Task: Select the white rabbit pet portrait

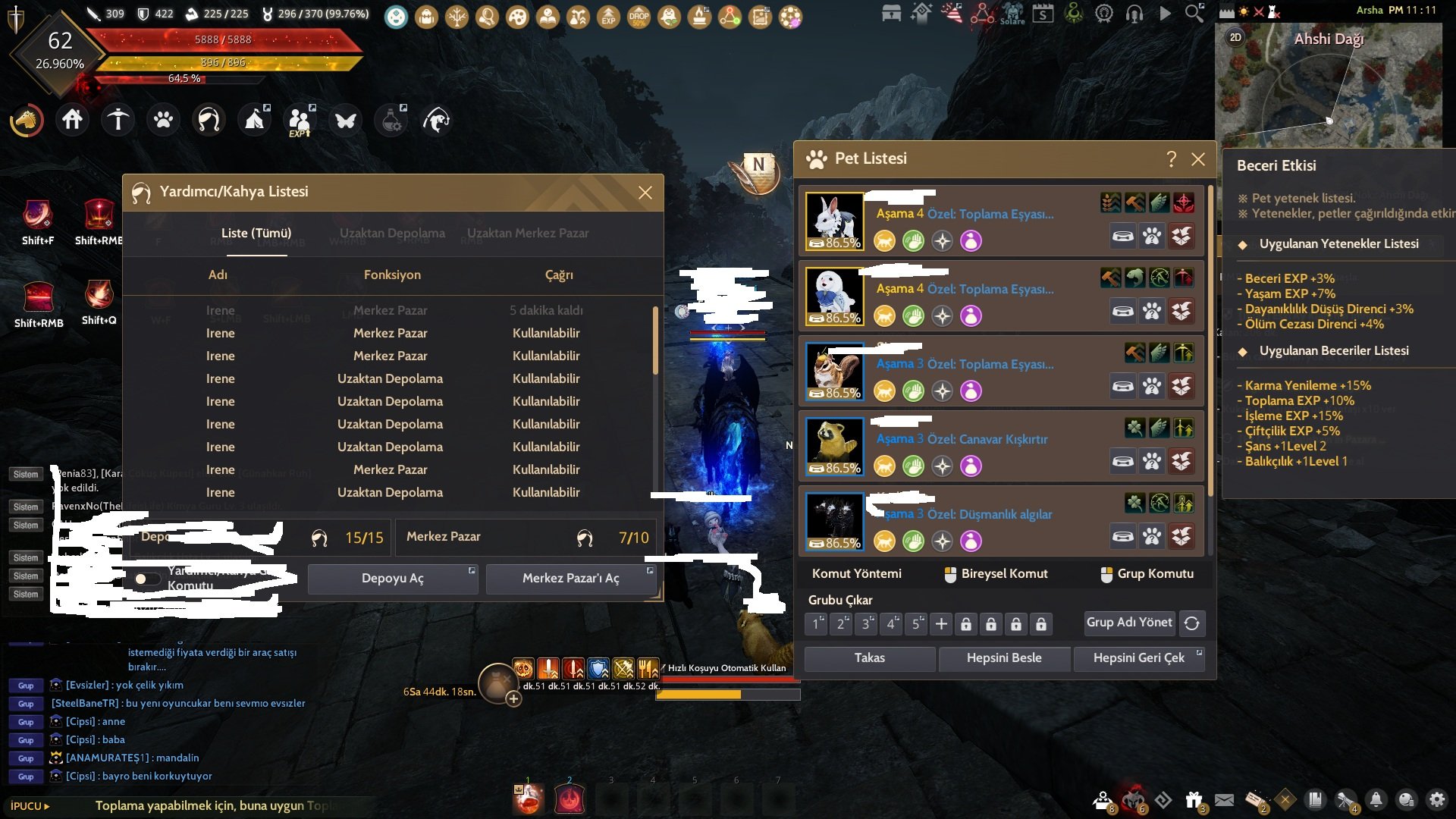Action: tap(834, 221)
